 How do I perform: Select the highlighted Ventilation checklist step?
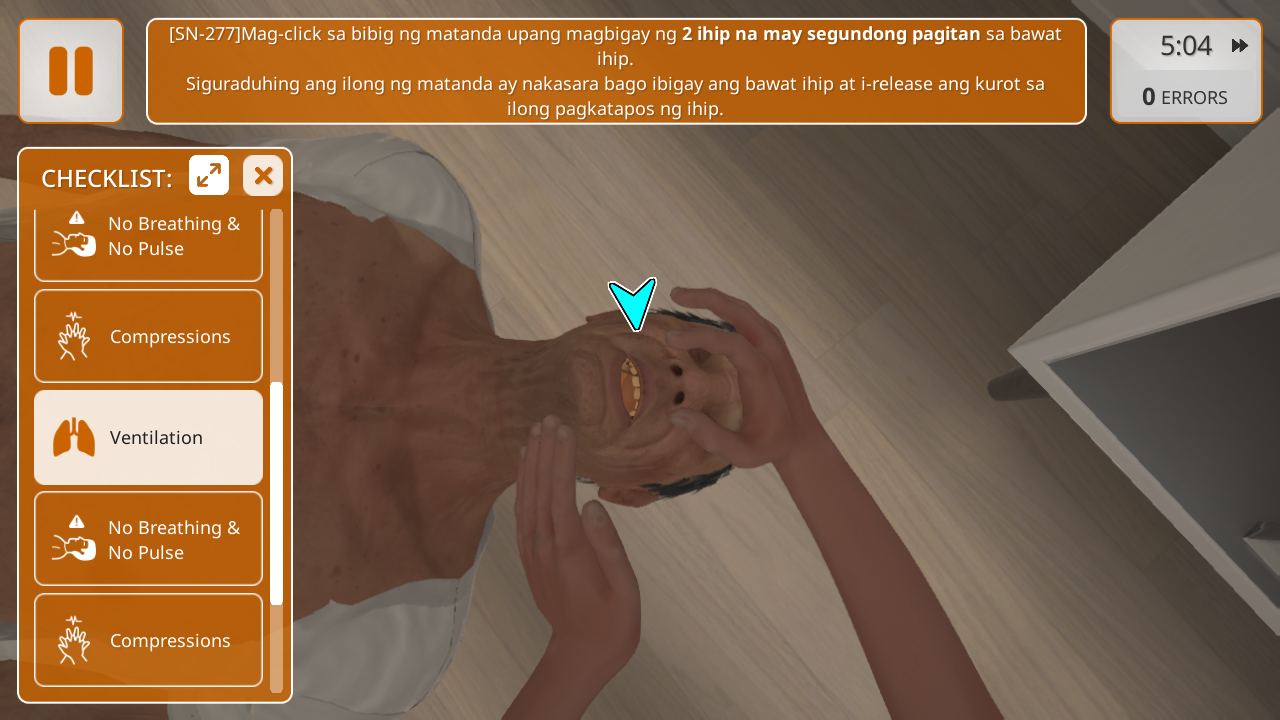(x=149, y=438)
